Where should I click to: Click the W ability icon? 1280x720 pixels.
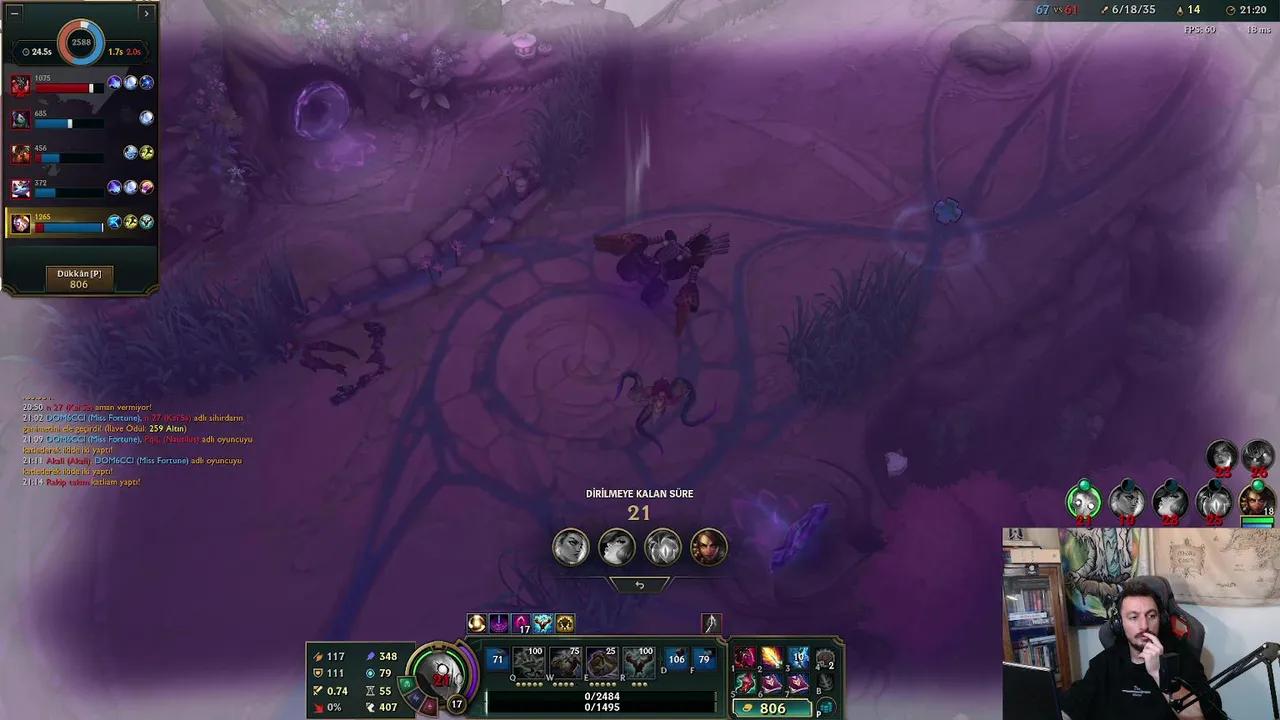[x=565, y=661]
